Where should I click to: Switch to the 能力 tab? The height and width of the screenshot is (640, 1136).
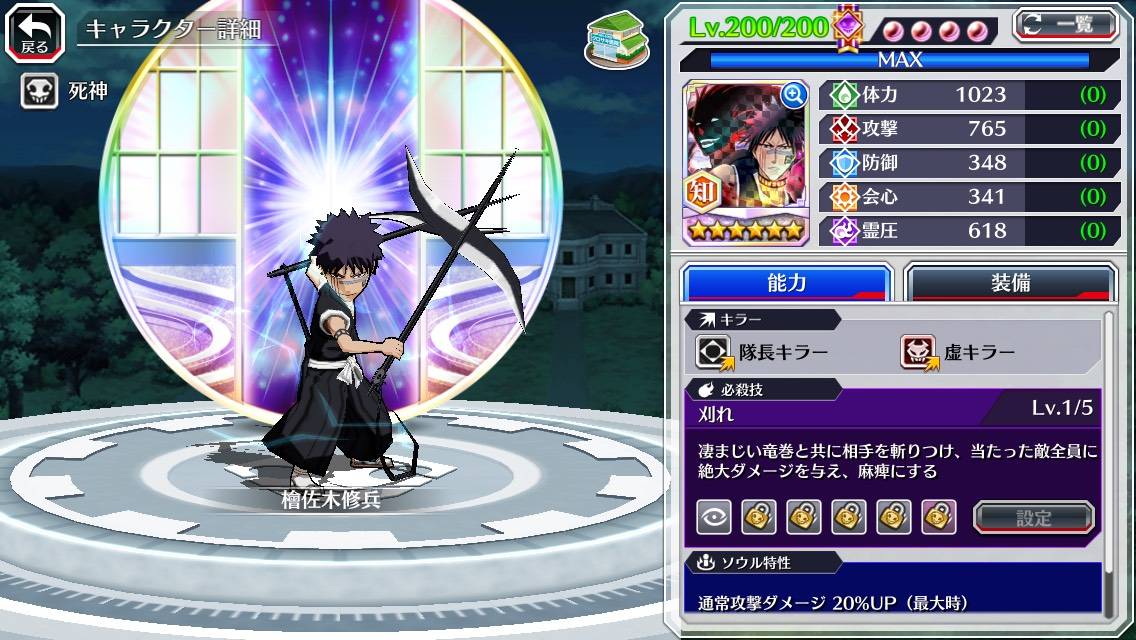[787, 283]
